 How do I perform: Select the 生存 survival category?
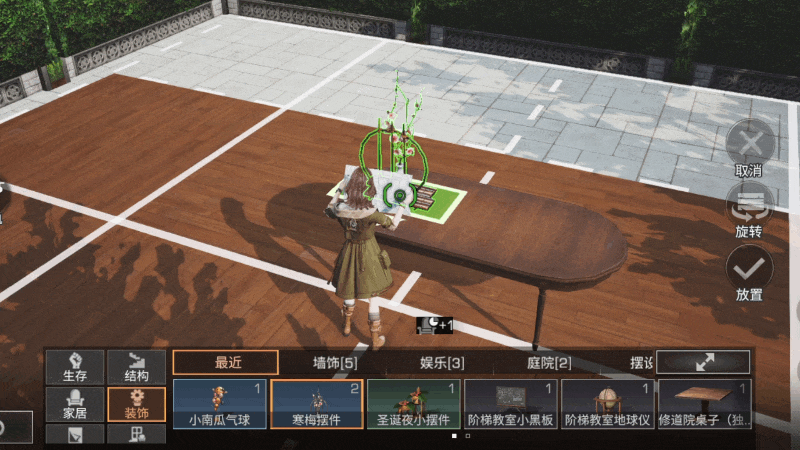tap(75, 367)
